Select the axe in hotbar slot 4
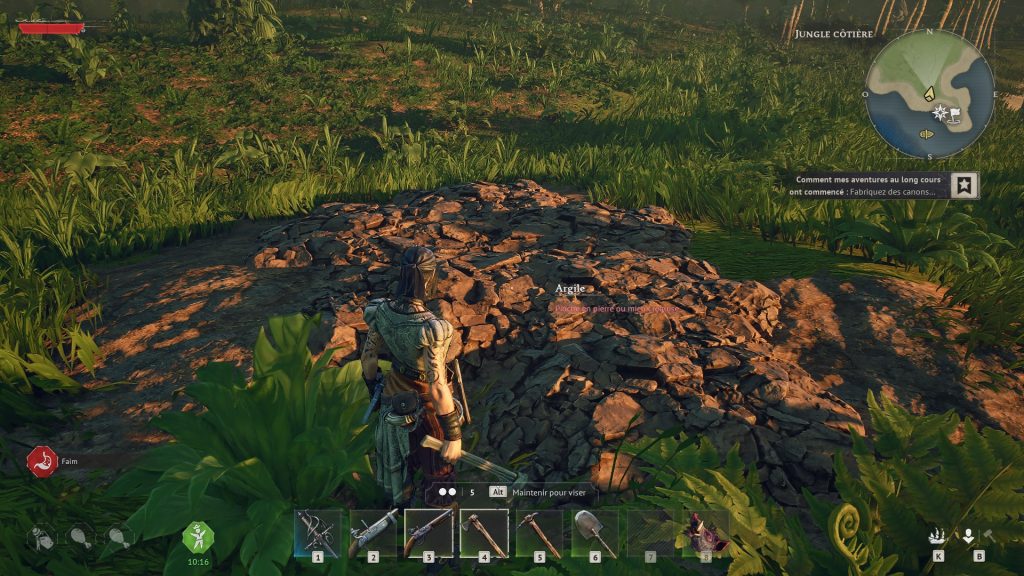The image size is (1024, 576). click(x=484, y=532)
